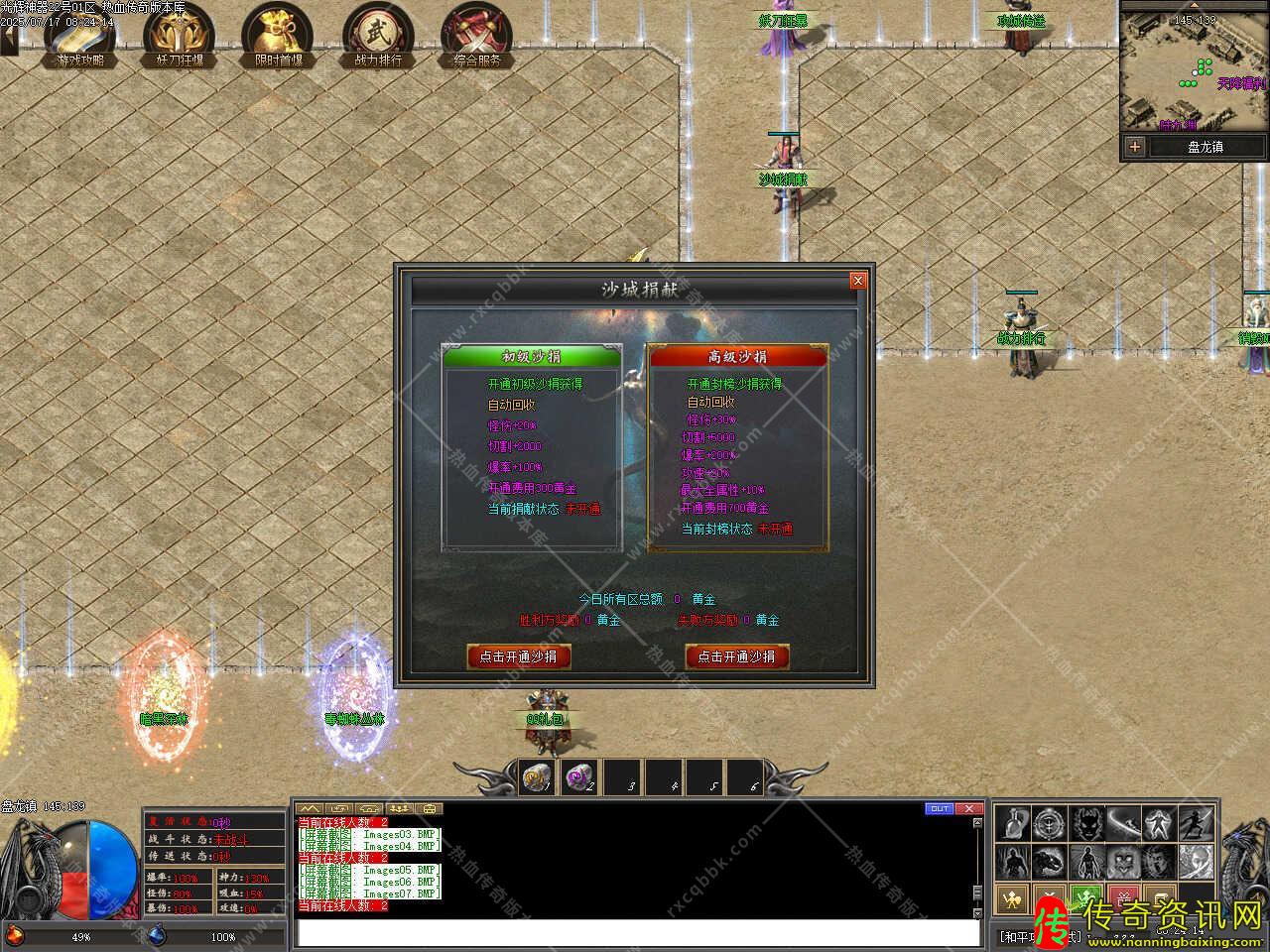Open the 限时首爆 gold bag icon
The width and height of the screenshot is (1270, 952).
[x=279, y=36]
